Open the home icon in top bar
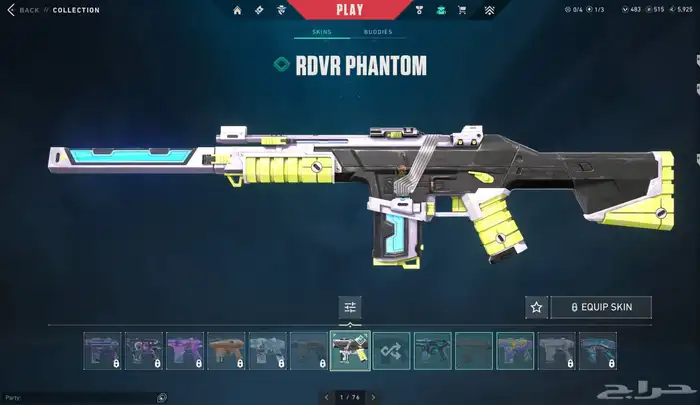Screen dimensions: 700x405 (237, 11)
